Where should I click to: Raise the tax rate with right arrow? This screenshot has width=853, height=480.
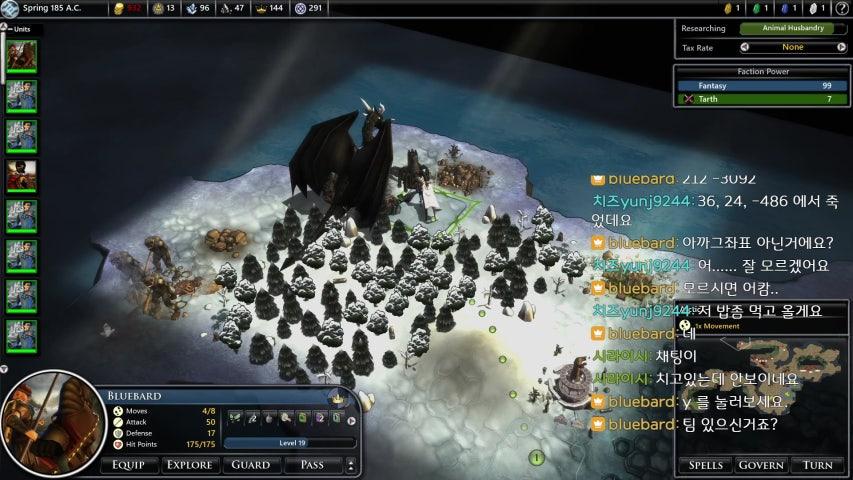tap(842, 47)
